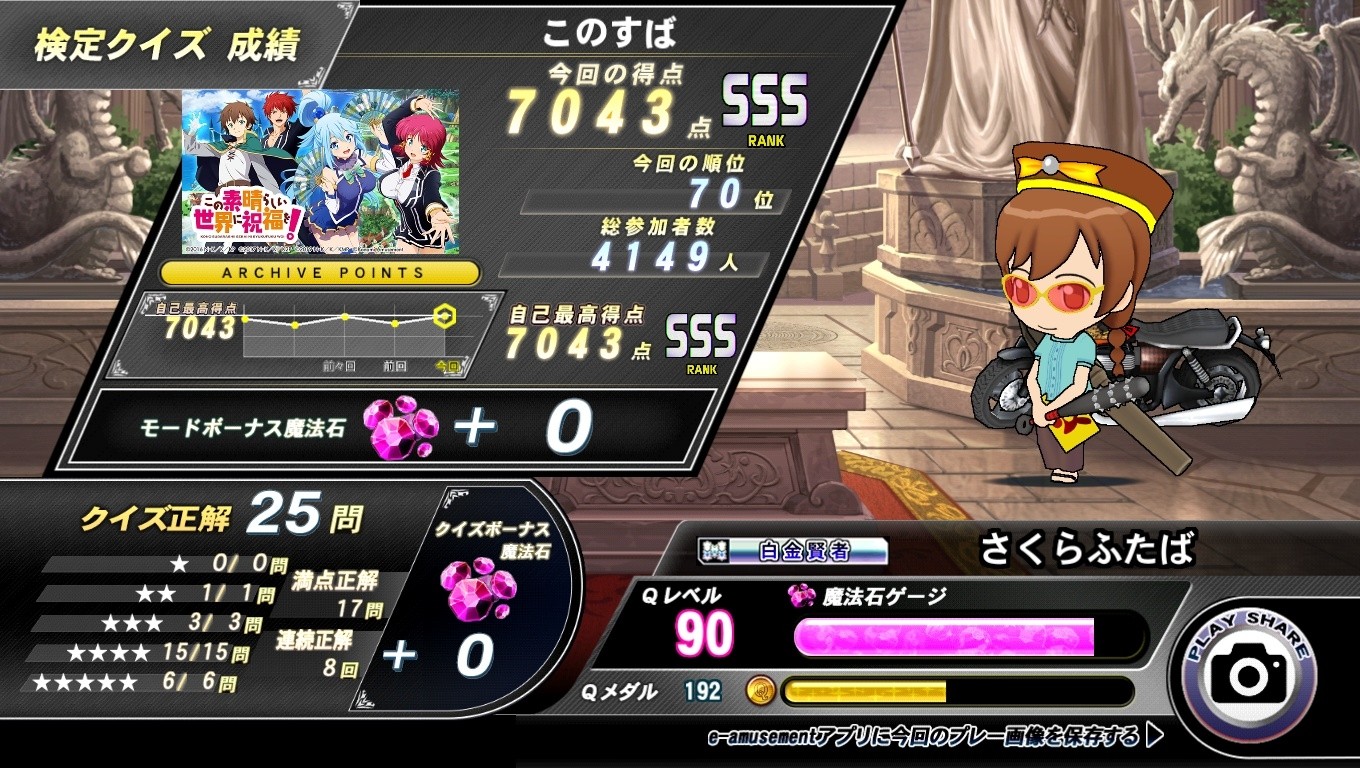Tap the PLAY SHARE camera button
1360x768 pixels.
coord(1249,674)
